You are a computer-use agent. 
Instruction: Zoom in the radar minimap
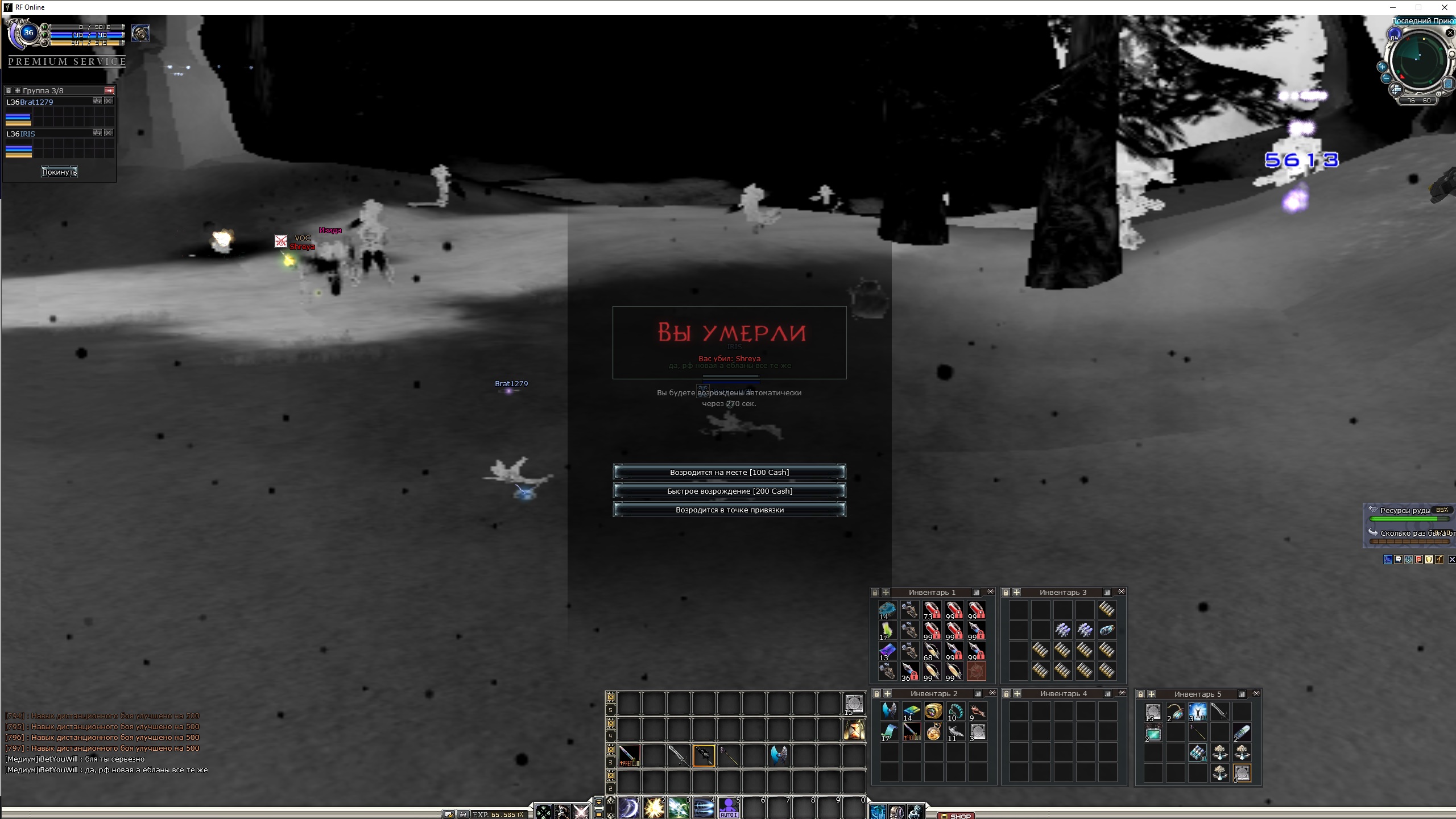(1382, 67)
